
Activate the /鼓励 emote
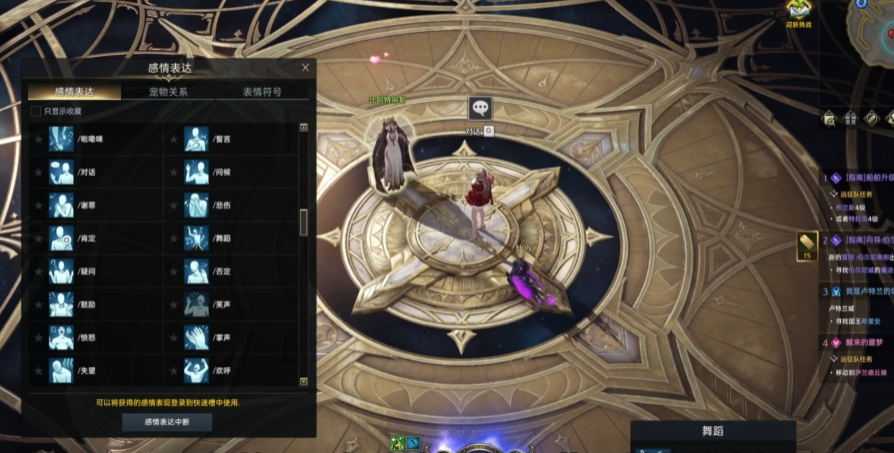(62, 304)
